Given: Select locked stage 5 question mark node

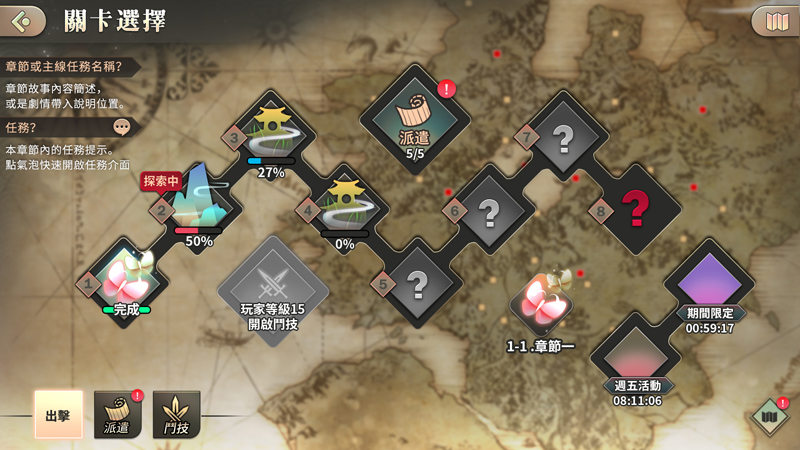Looking at the screenshot, I should coord(418,284).
